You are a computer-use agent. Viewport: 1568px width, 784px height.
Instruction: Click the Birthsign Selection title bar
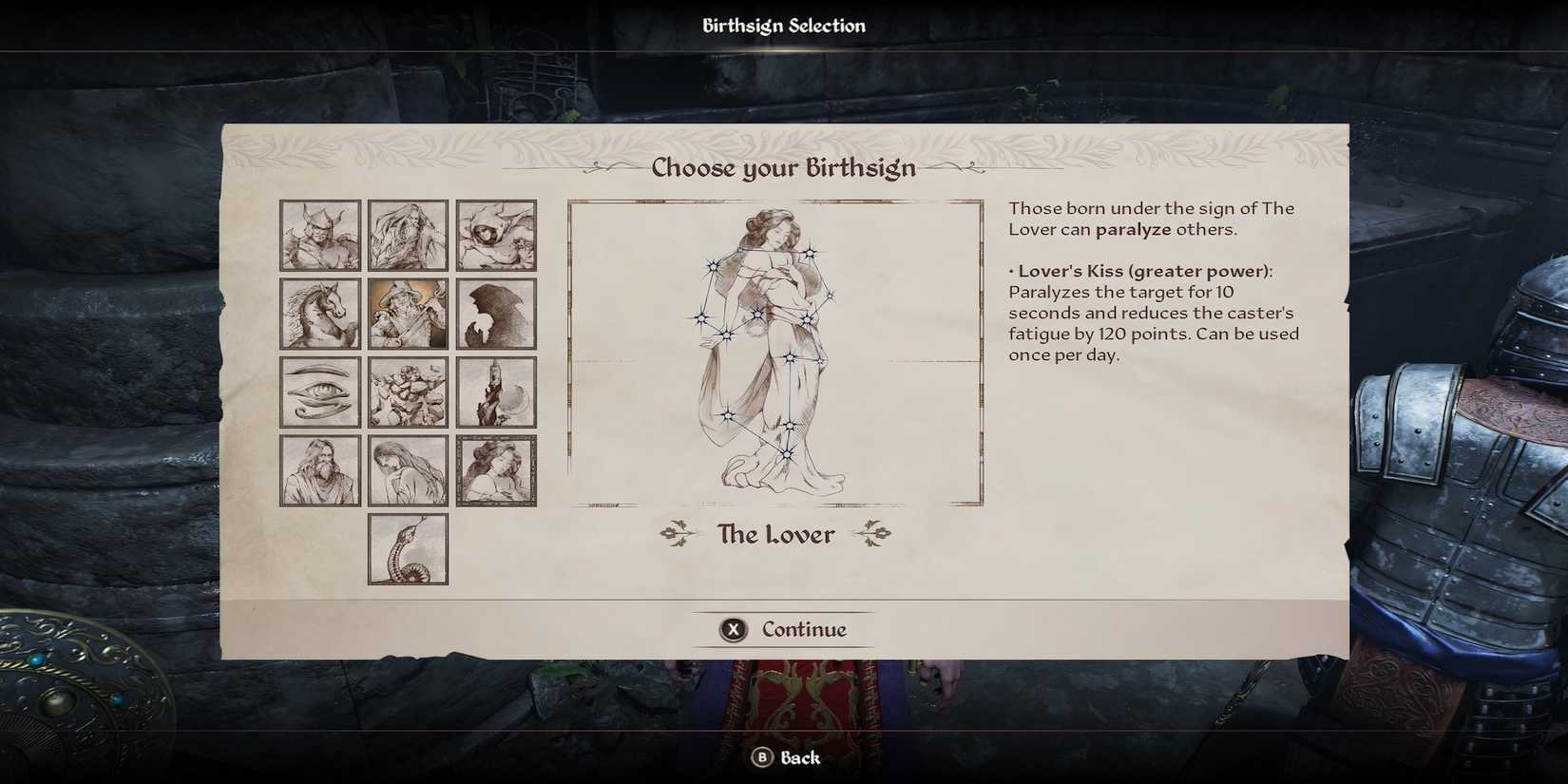pos(783,25)
